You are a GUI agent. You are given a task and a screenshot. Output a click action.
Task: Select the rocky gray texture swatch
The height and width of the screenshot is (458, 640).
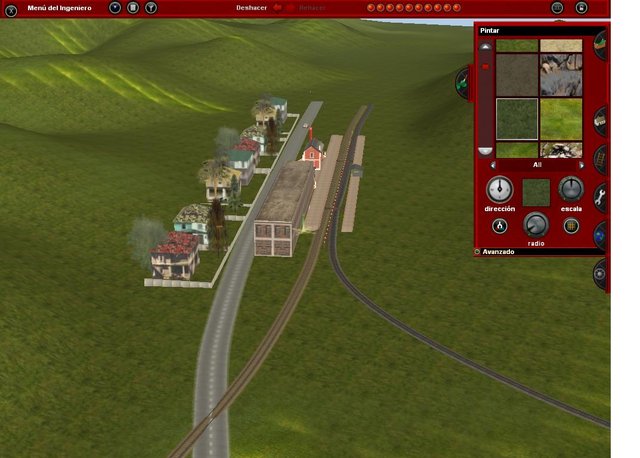[561, 75]
